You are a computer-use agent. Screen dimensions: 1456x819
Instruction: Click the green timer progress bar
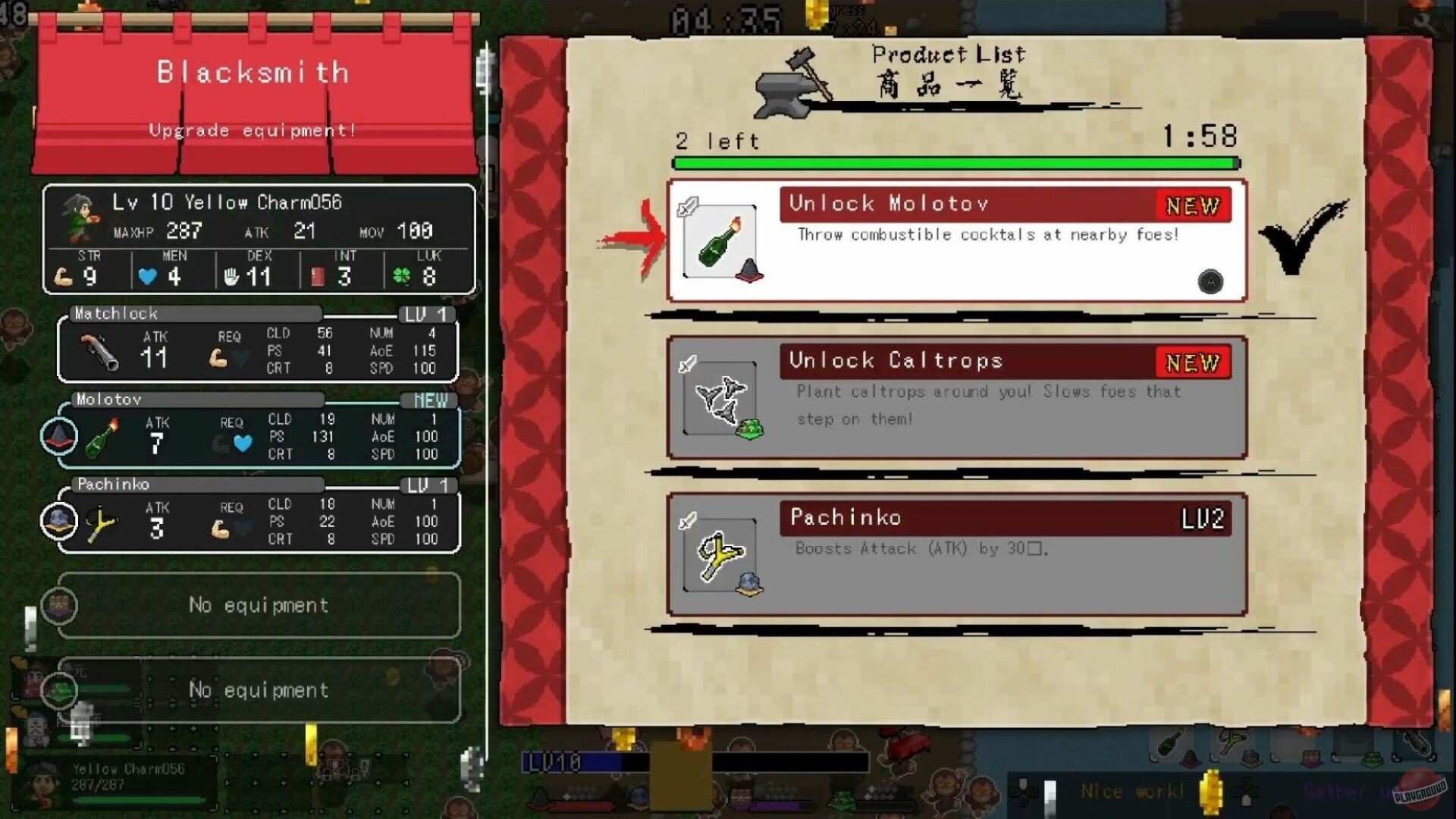coord(955,162)
